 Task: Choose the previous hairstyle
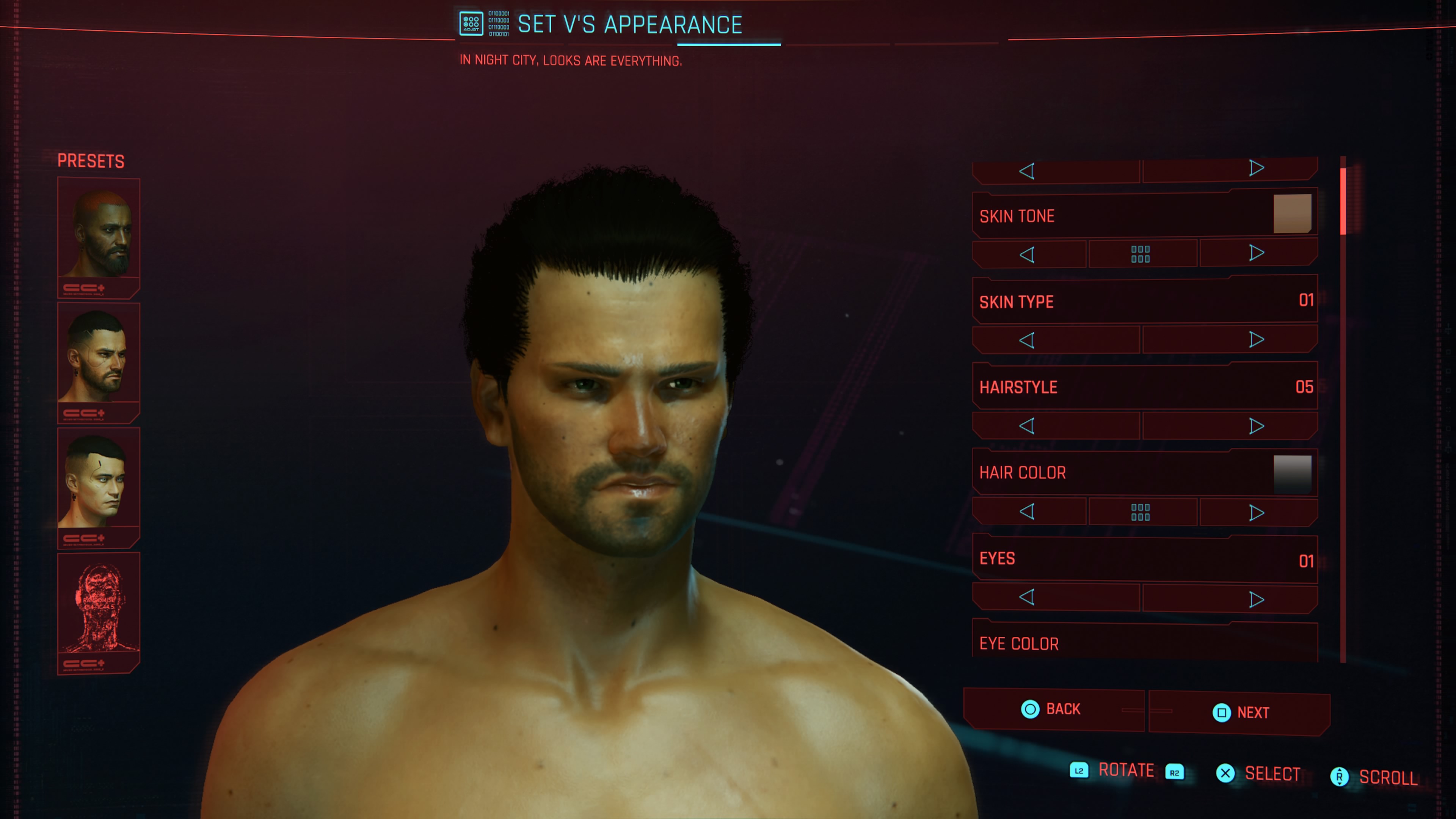pyautogui.click(x=1028, y=425)
